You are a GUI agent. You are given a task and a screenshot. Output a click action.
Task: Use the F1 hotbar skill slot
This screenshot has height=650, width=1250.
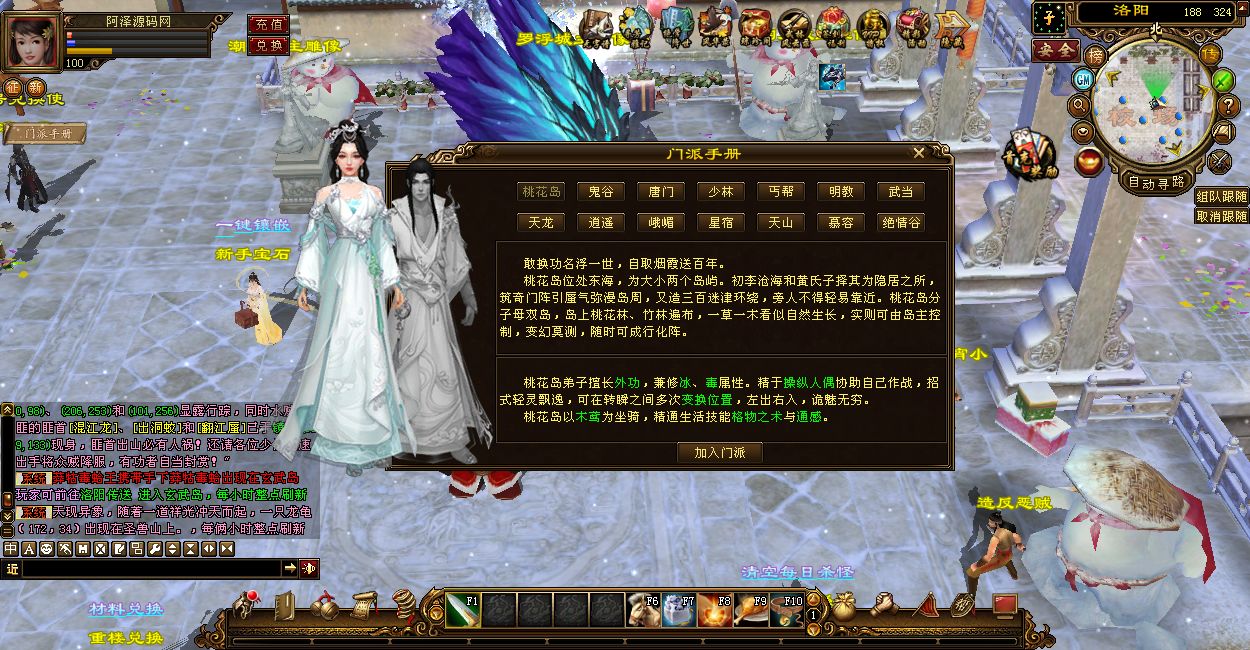pos(462,609)
